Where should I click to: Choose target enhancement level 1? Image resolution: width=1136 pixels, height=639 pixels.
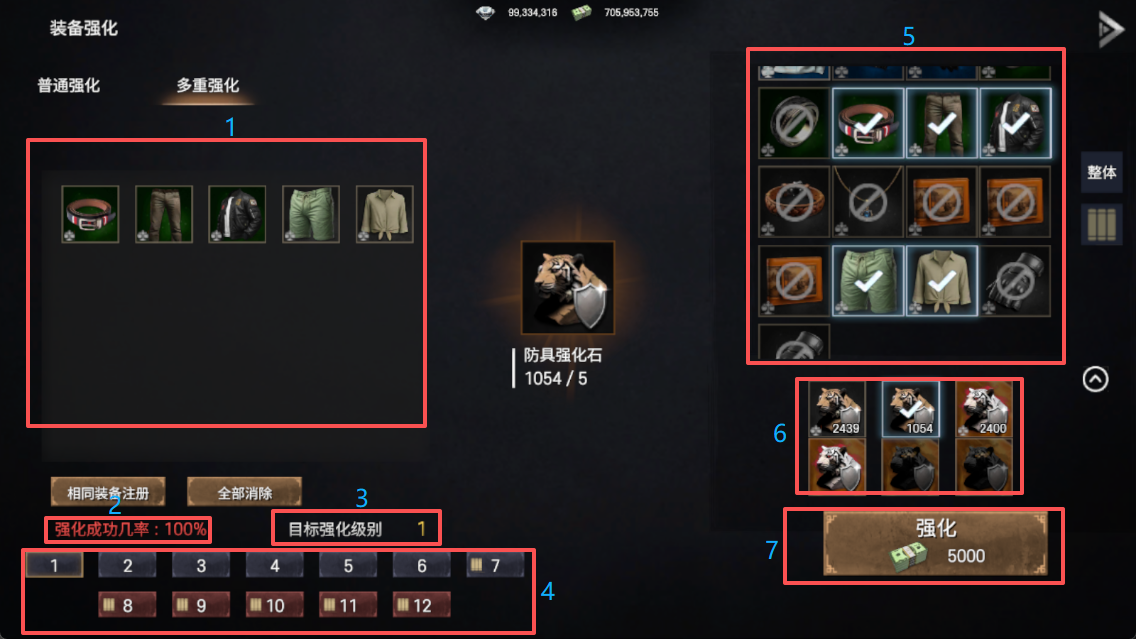tap(54, 566)
